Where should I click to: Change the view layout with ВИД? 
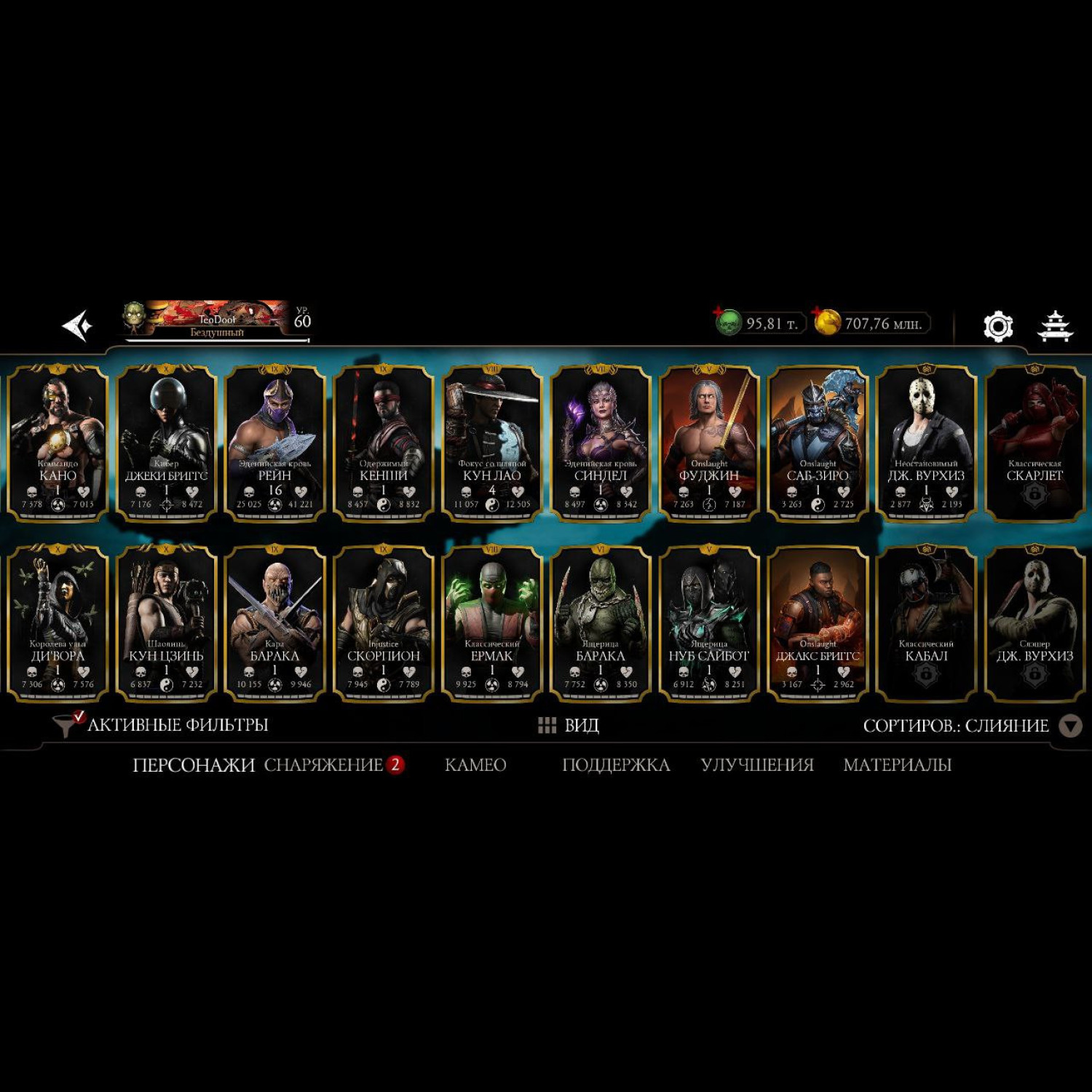tap(569, 725)
